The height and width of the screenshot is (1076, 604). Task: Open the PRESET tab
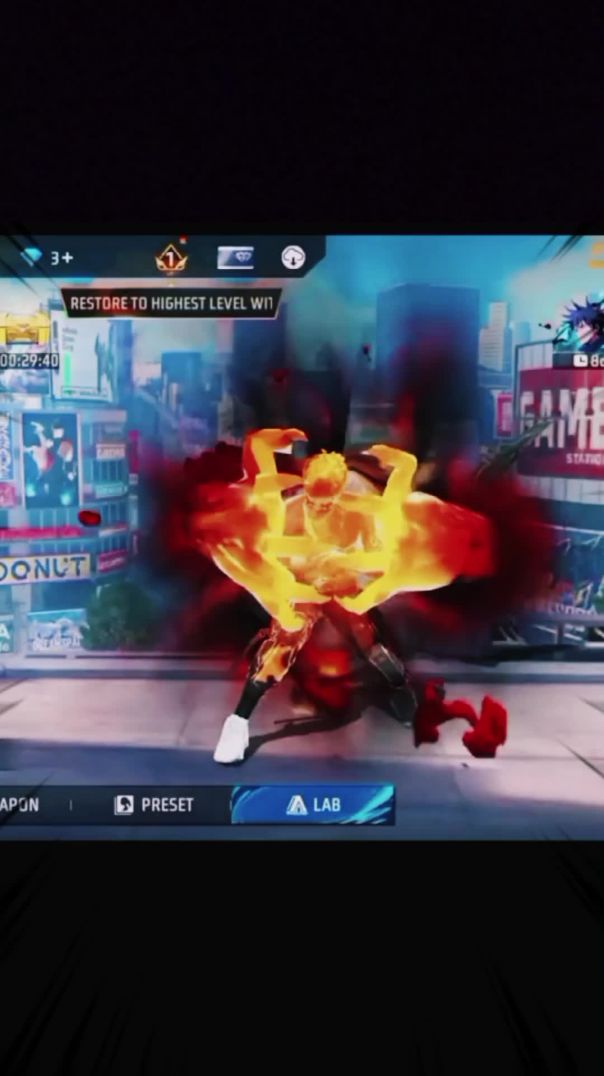[x=154, y=805]
